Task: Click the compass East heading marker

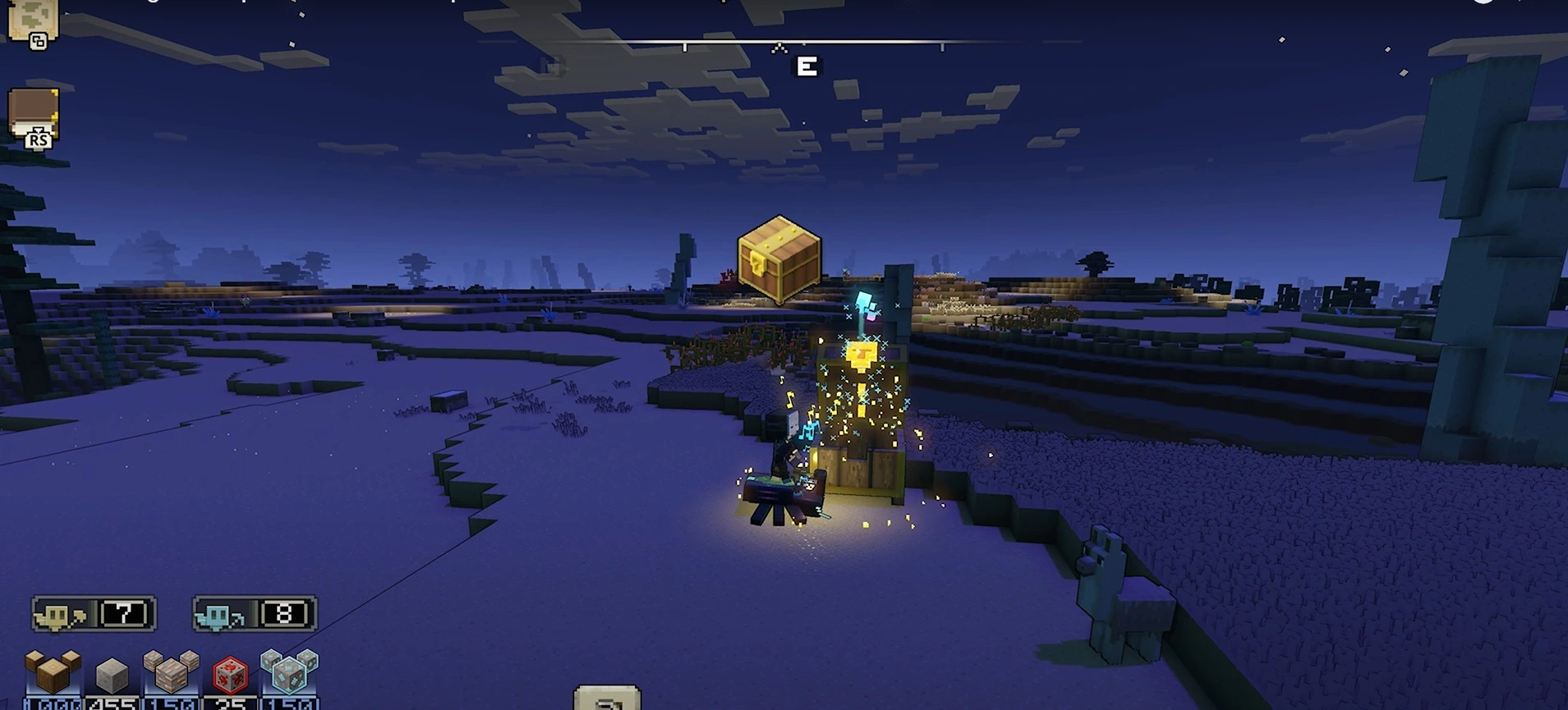Action: [807, 66]
